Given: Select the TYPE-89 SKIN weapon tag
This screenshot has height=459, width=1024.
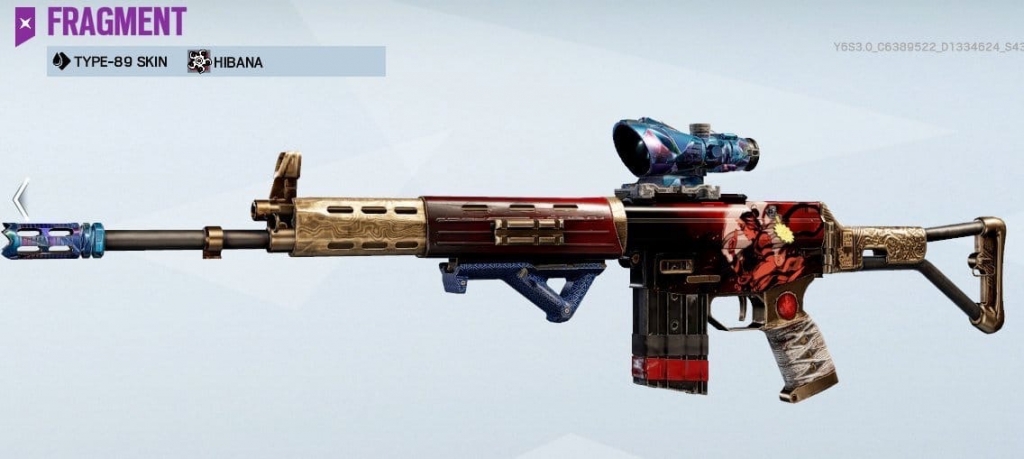Looking at the screenshot, I should (x=110, y=62).
